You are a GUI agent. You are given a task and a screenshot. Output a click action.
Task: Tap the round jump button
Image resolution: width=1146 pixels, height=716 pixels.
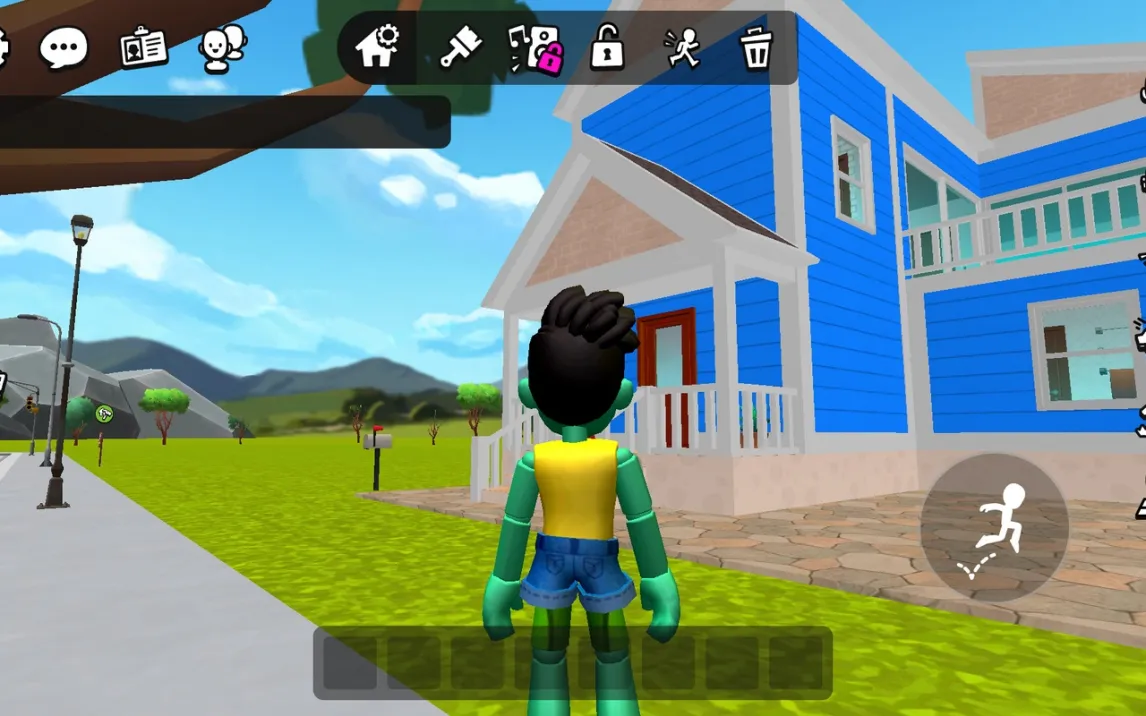(994, 527)
